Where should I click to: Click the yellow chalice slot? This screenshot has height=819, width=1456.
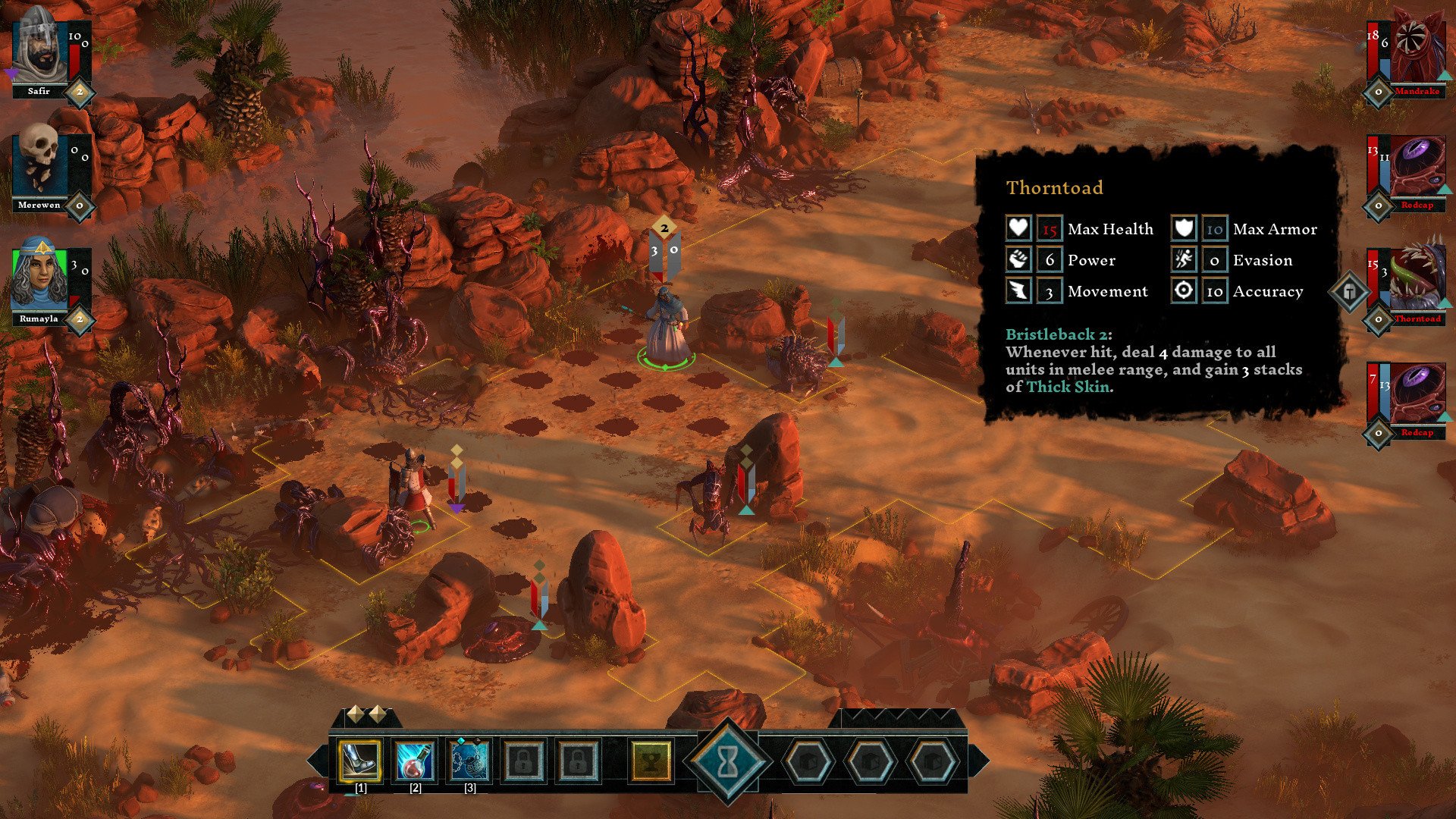[x=651, y=761]
